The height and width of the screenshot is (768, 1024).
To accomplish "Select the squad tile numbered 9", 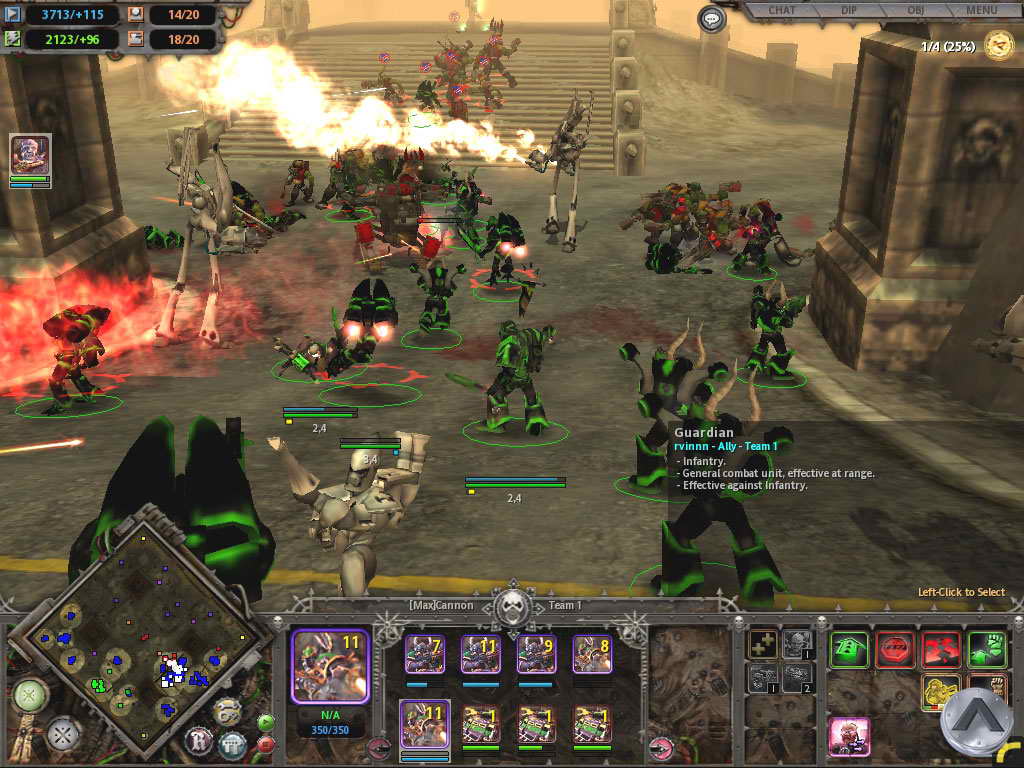I will pos(536,653).
